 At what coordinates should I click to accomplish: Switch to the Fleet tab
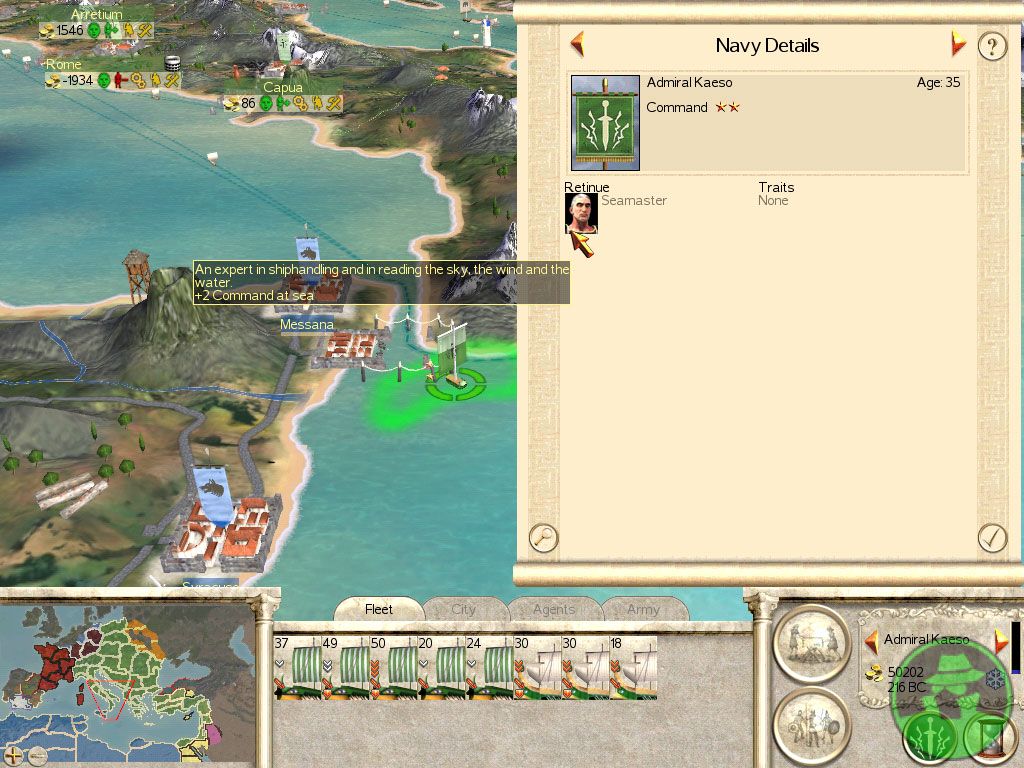(x=379, y=609)
